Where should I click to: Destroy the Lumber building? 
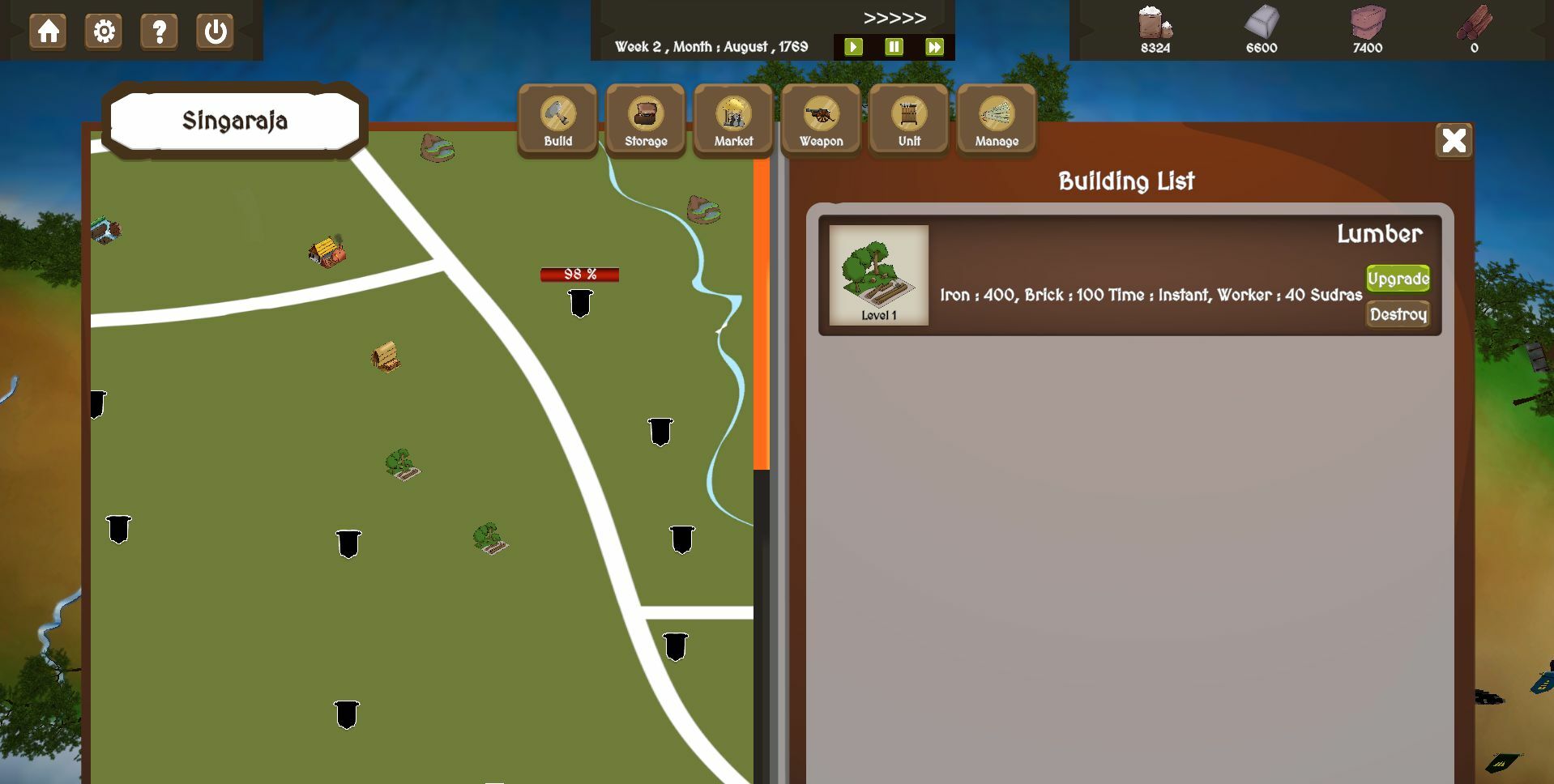[1397, 314]
